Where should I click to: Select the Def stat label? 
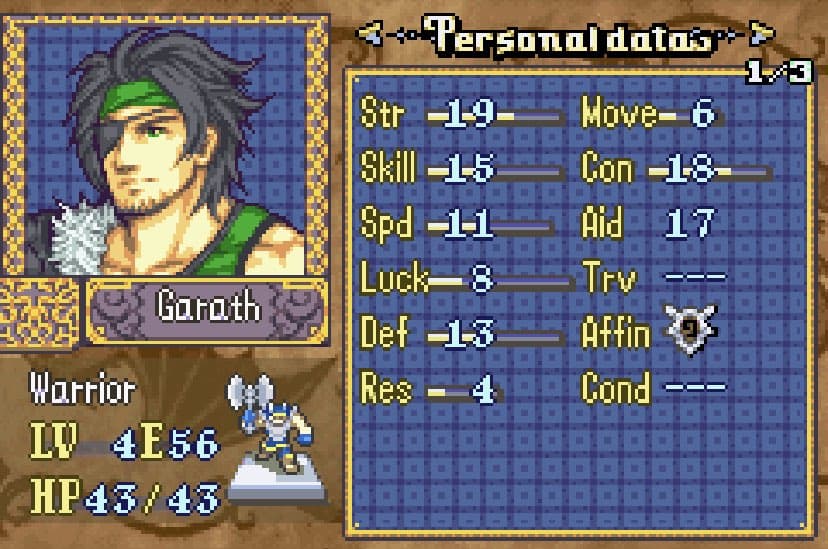pyautogui.click(x=384, y=333)
